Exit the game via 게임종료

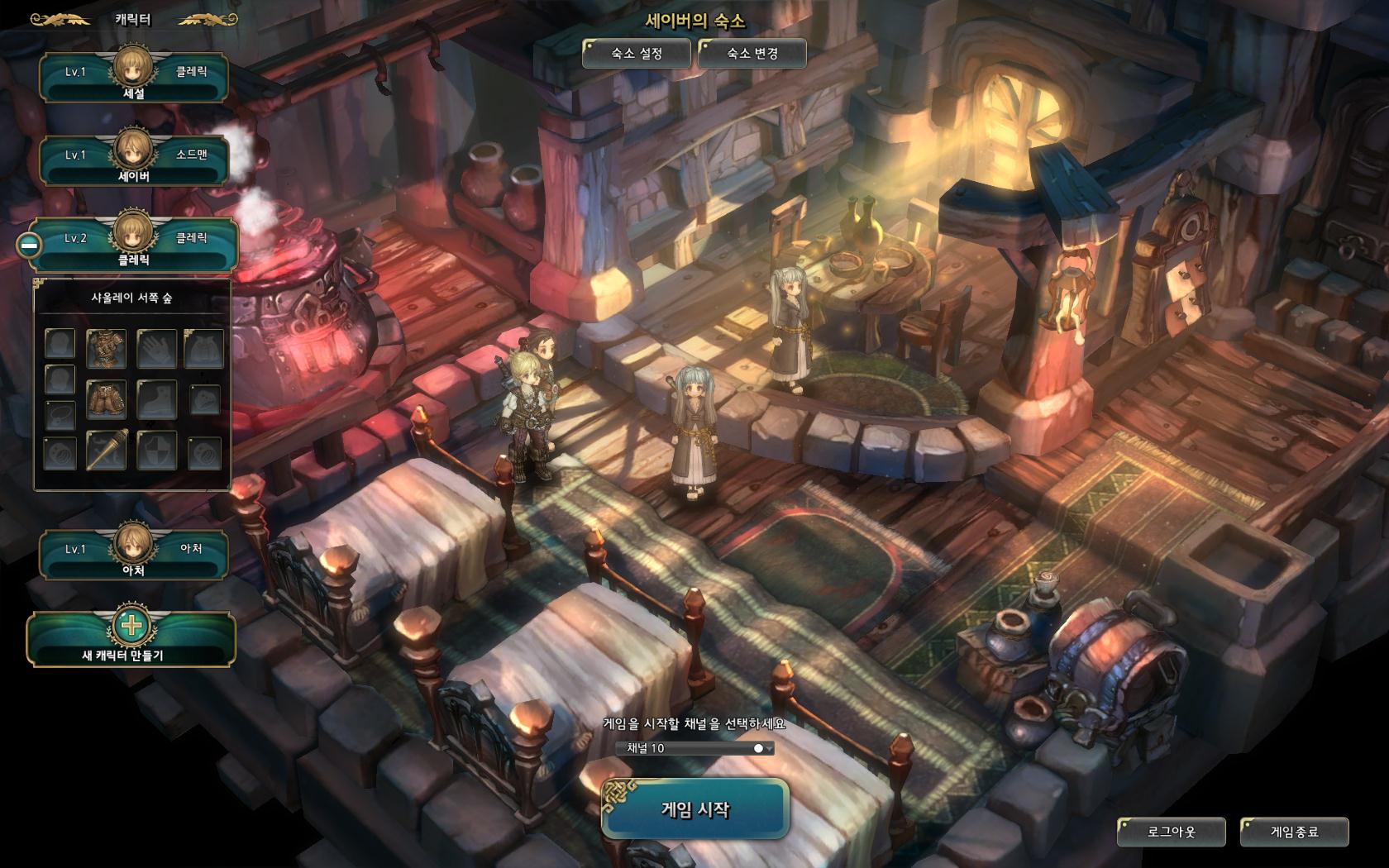pyautogui.click(x=1294, y=832)
